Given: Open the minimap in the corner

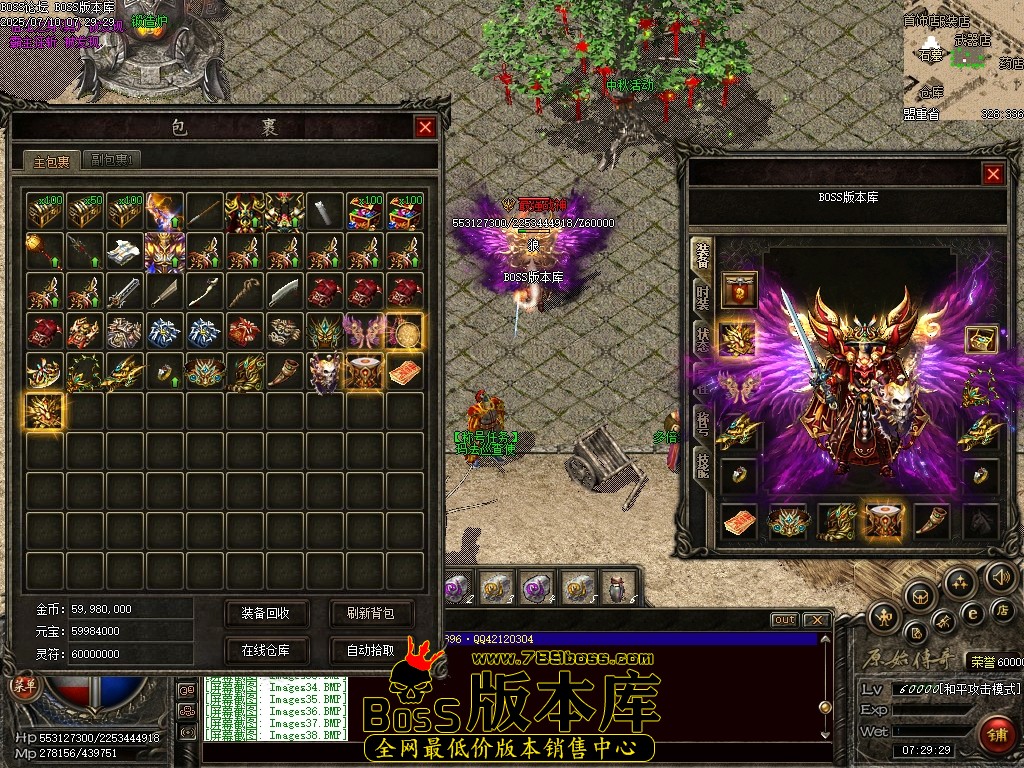Looking at the screenshot, I should (962, 60).
